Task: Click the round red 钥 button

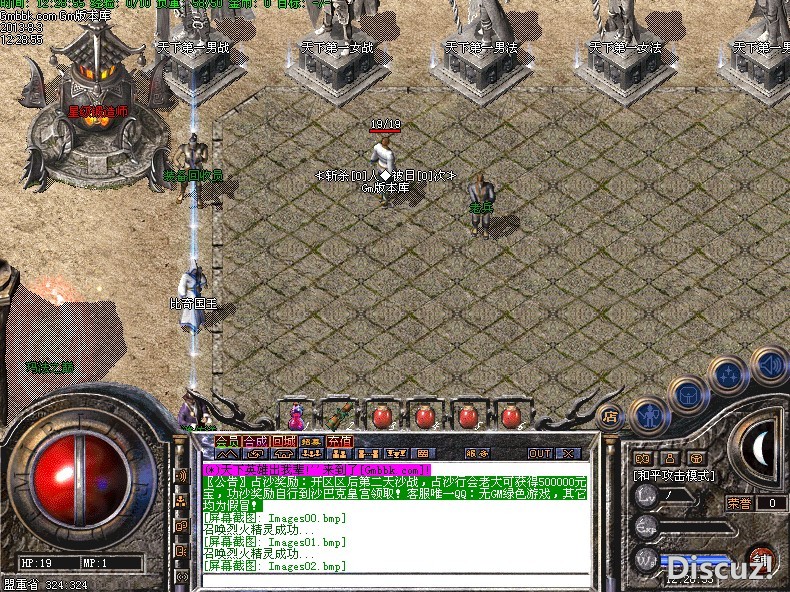Action: [762, 555]
